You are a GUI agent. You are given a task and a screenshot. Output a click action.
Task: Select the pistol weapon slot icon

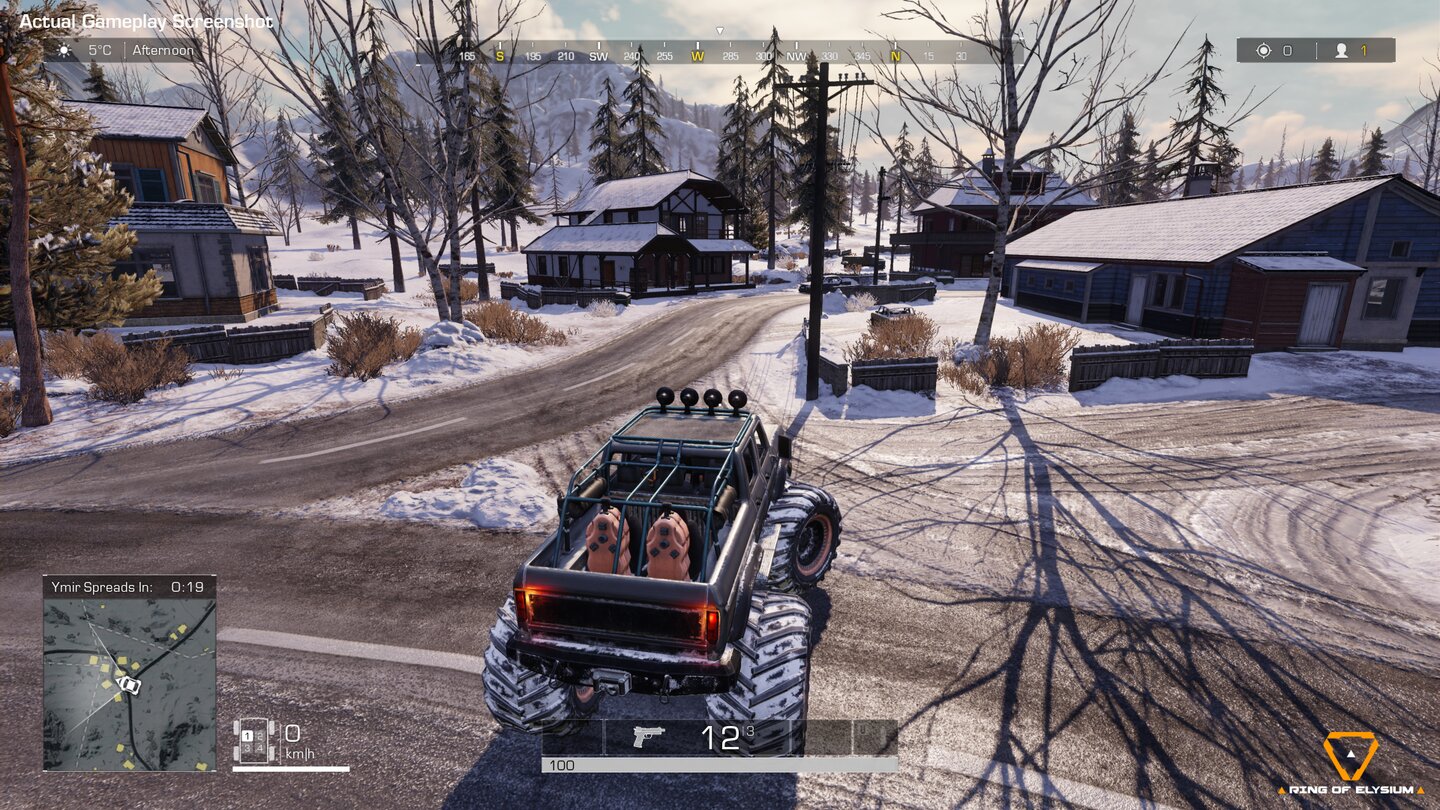point(647,738)
